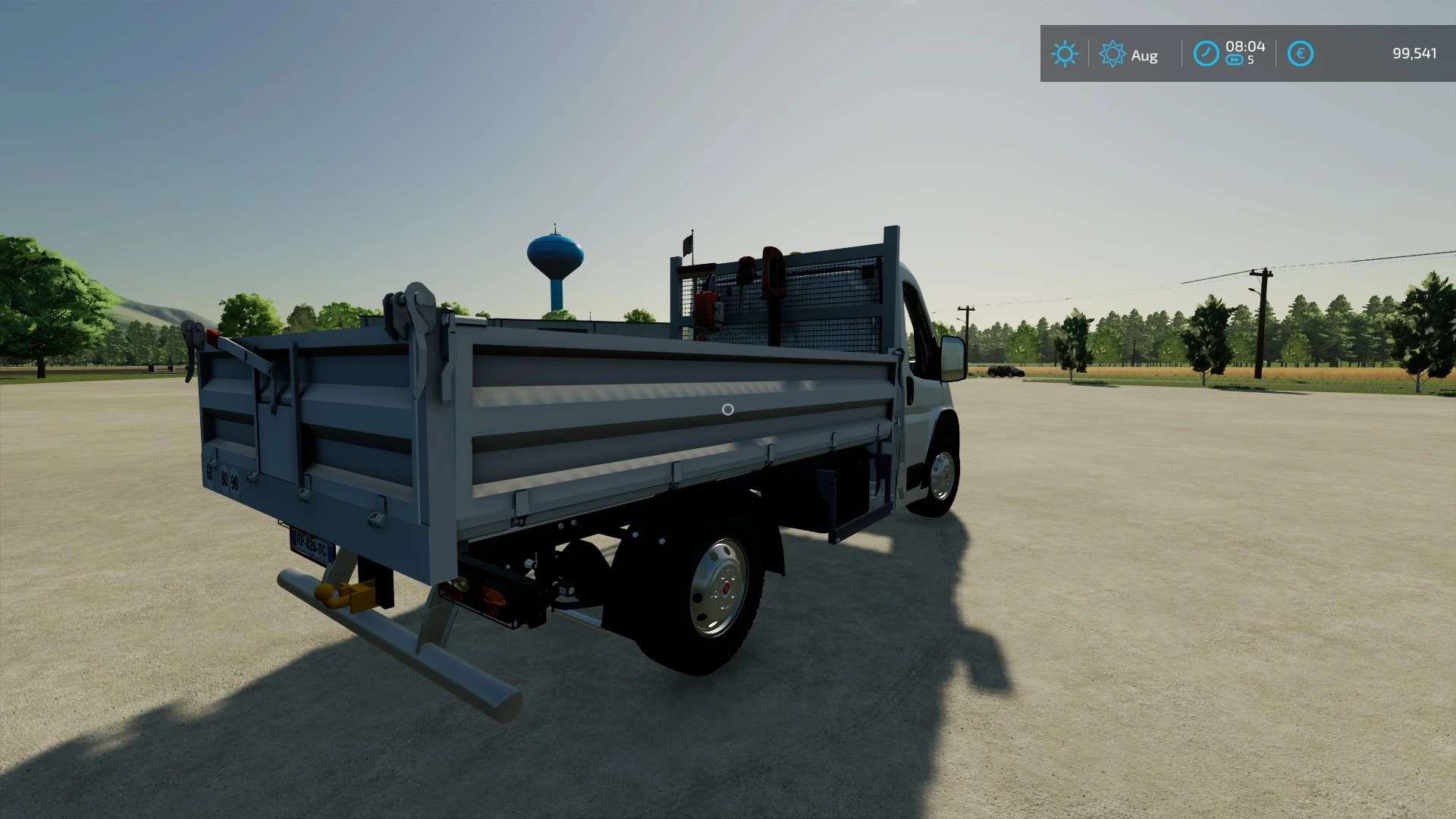The width and height of the screenshot is (1456, 819).
Task: Click the red flag on the cab guard
Action: 687,244
